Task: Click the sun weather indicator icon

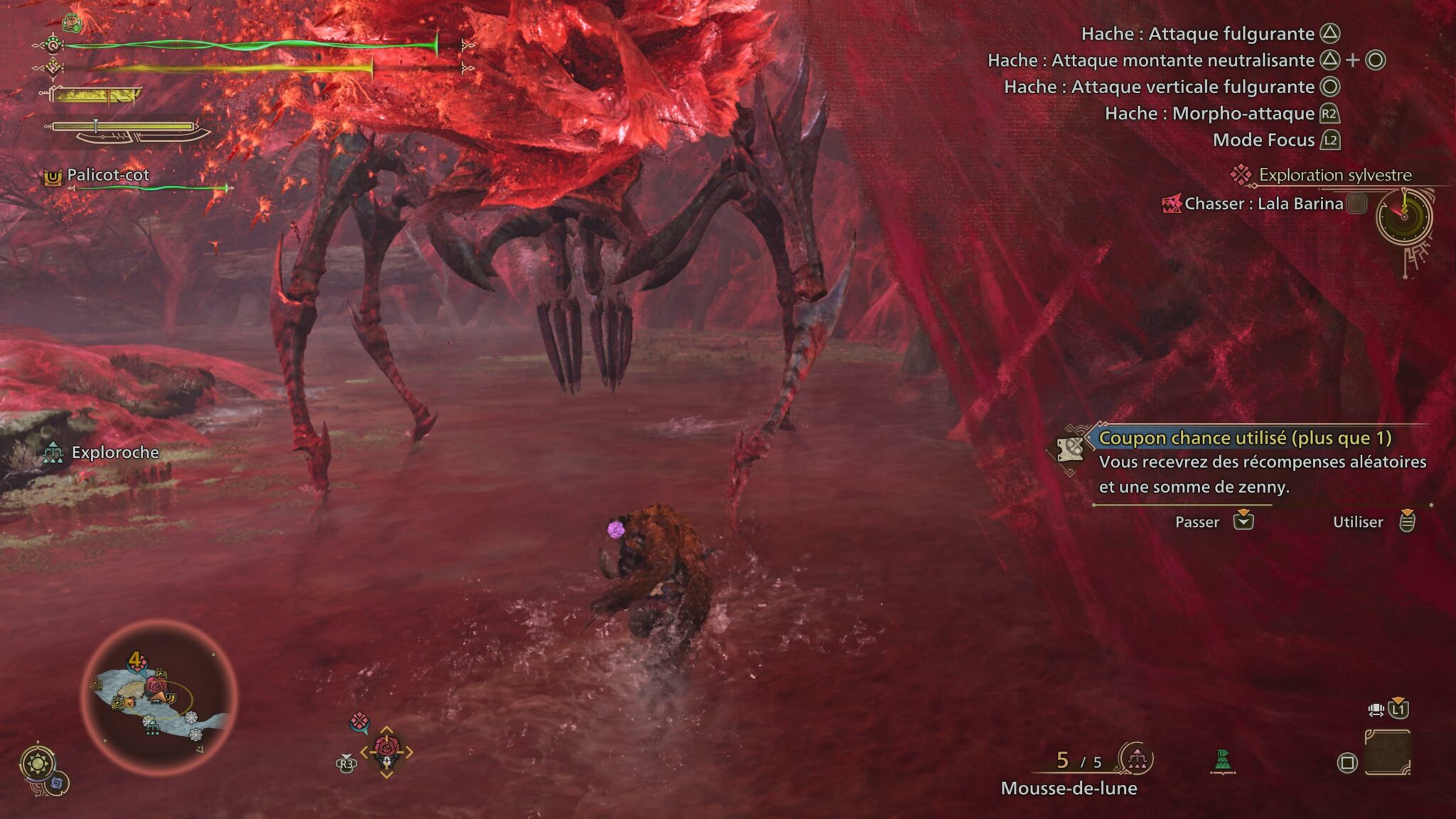Action: [x=38, y=764]
